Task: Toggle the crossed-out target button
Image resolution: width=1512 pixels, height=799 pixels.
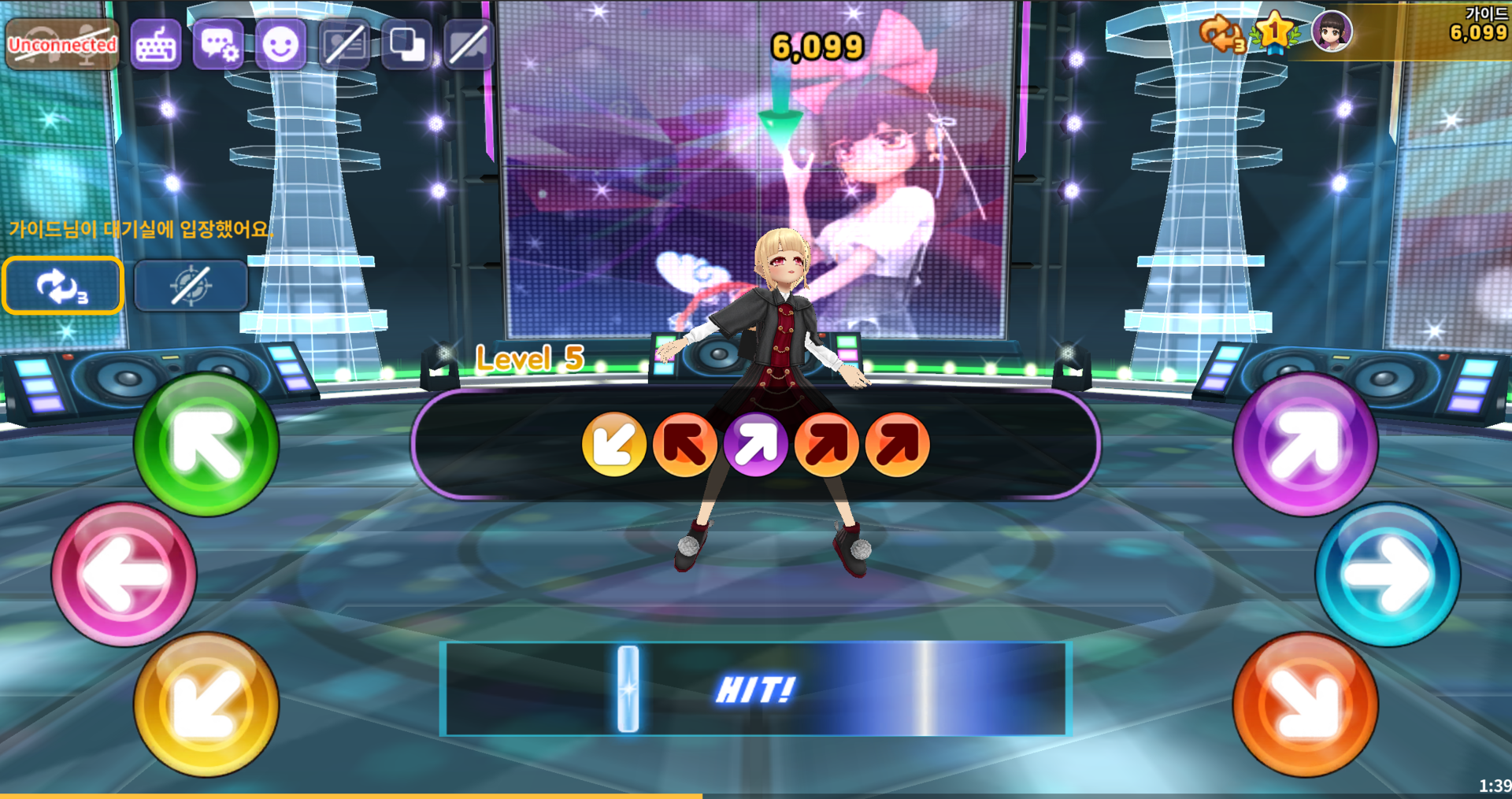Action: [x=191, y=286]
